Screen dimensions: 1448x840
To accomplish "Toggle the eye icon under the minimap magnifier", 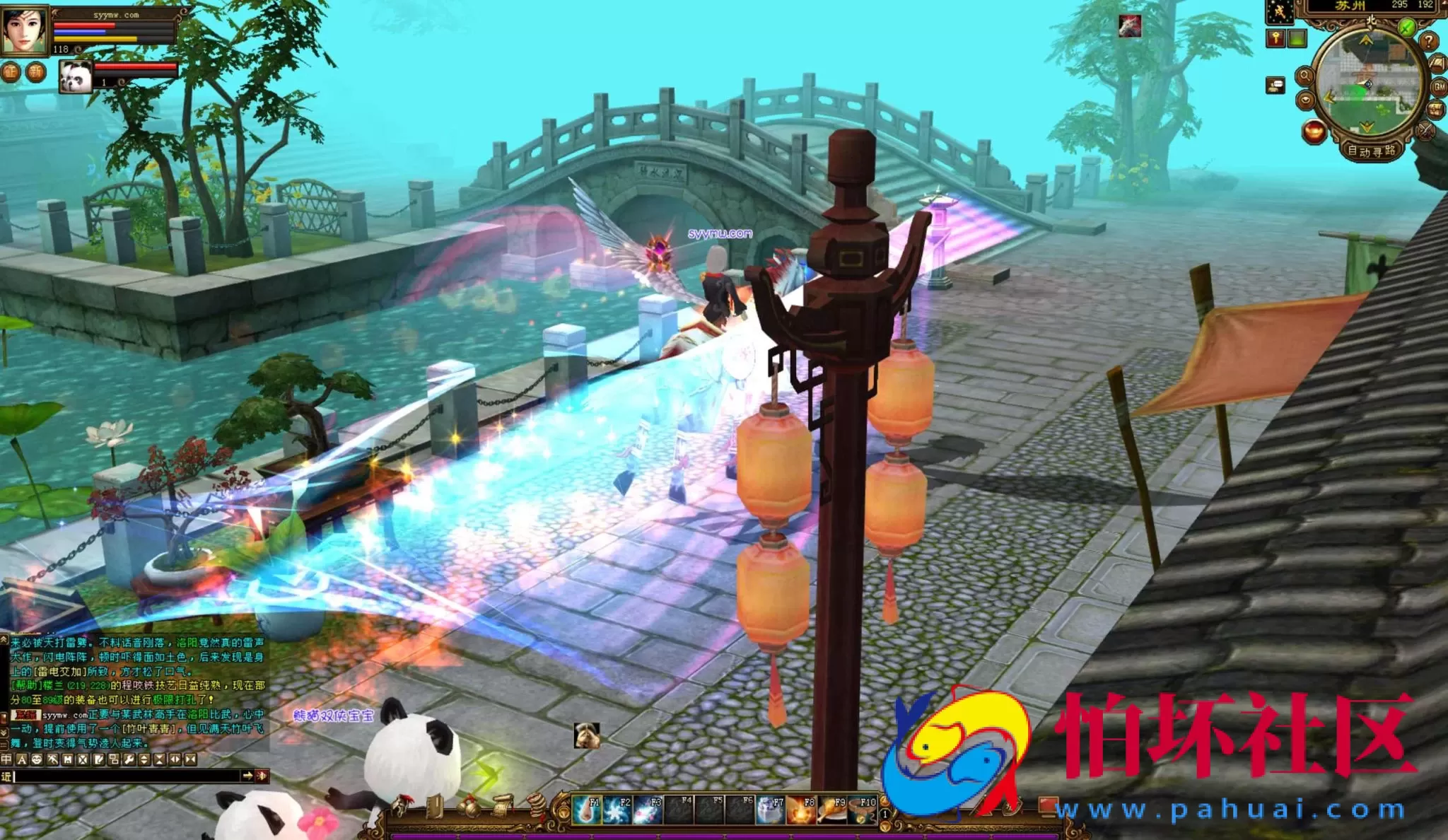I will pos(1306,100).
